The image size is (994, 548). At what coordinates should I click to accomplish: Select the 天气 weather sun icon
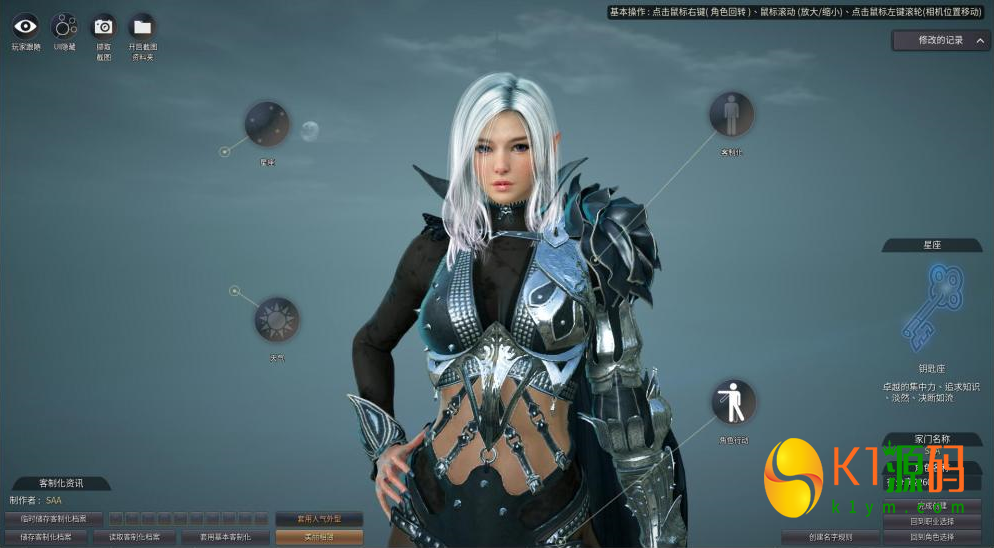[276, 320]
